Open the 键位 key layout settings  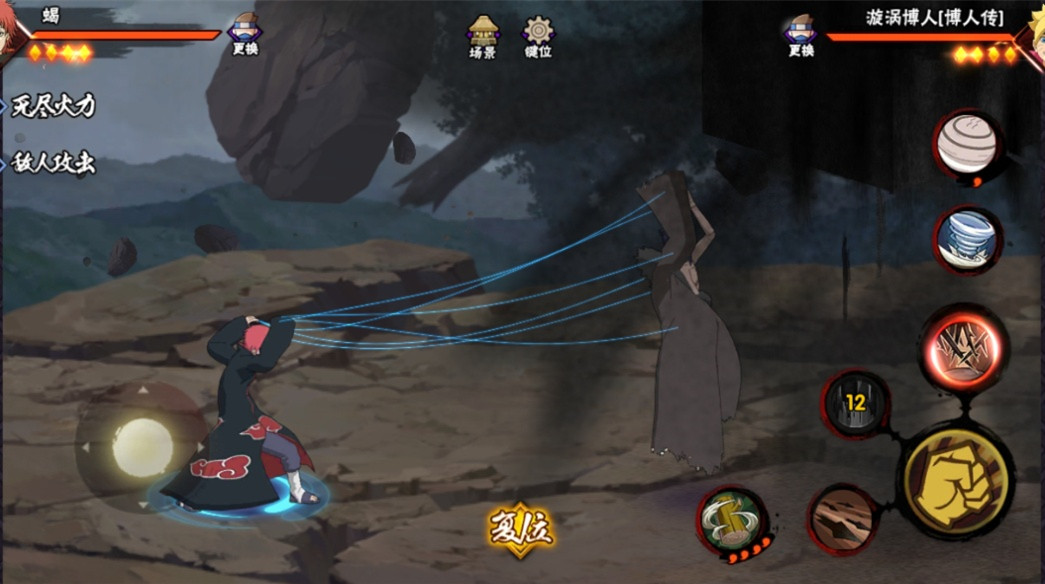point(538,37)
